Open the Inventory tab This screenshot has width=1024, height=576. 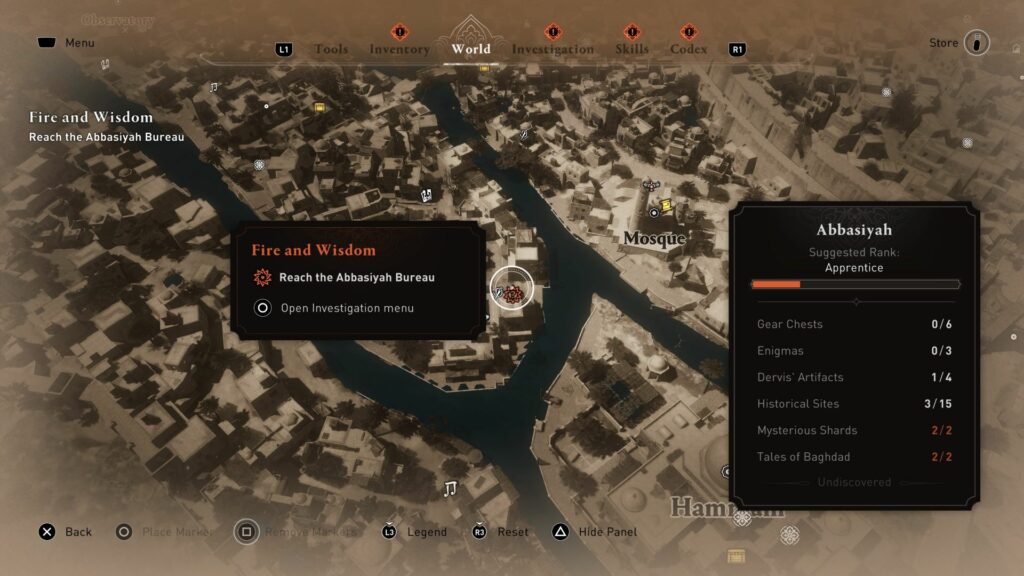click(399, 49)
